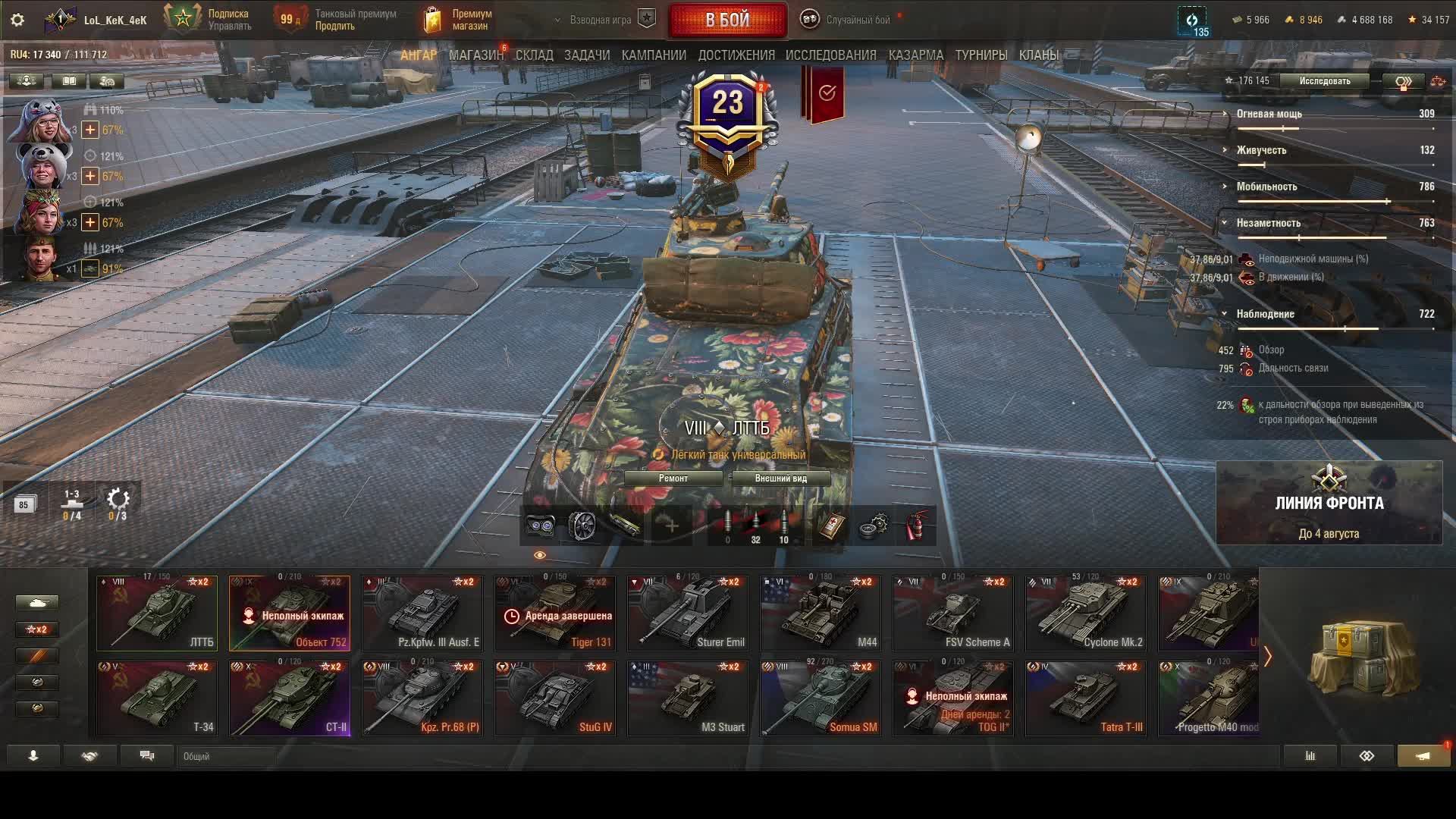
Task: Open the КЛАНЫ tab
Action: click(x=1038, y=55)
